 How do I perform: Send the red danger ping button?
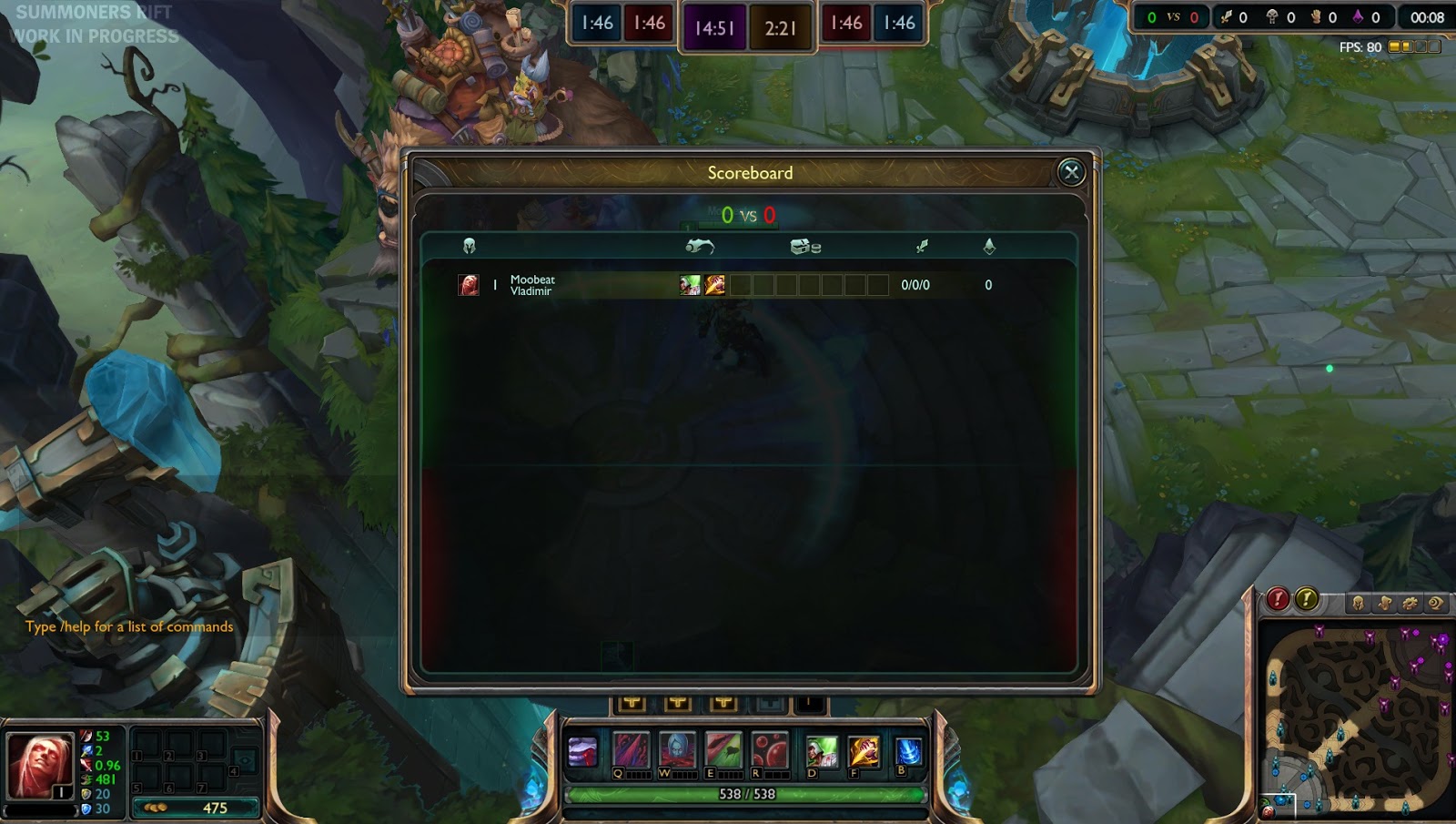[1279, 599]
